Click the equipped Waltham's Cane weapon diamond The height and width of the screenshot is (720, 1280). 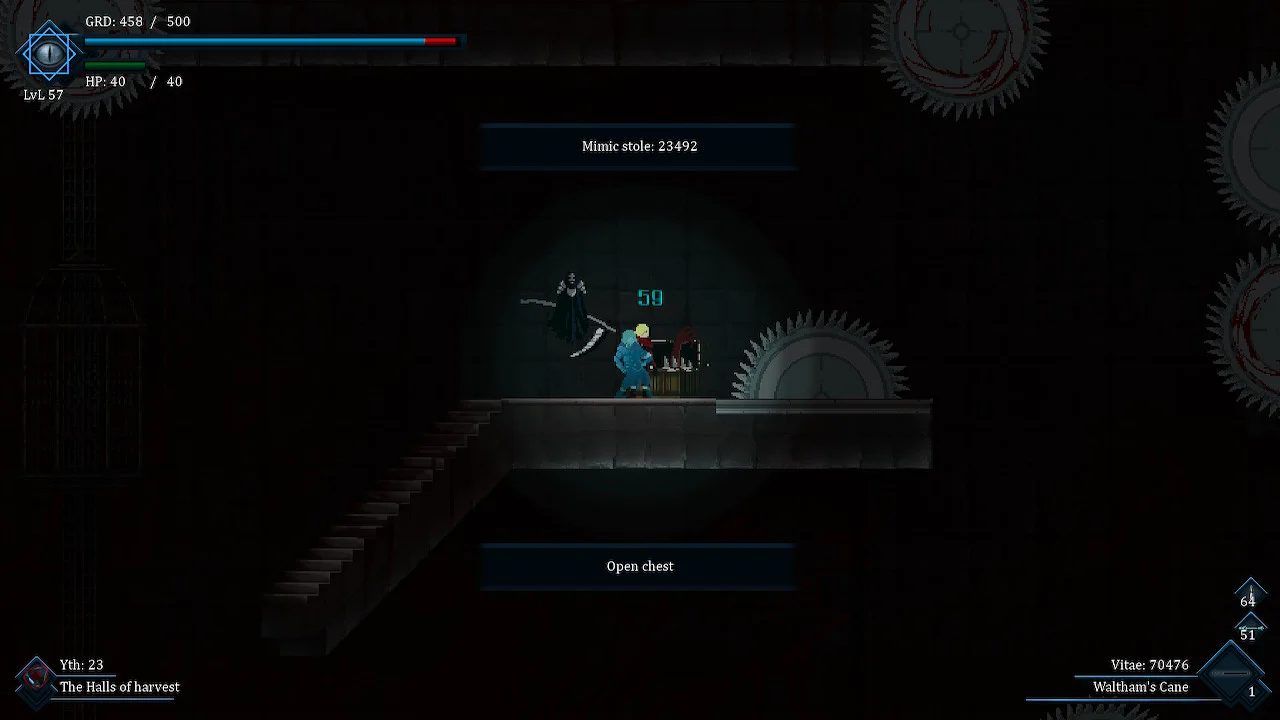click(x=1229, y=672)
